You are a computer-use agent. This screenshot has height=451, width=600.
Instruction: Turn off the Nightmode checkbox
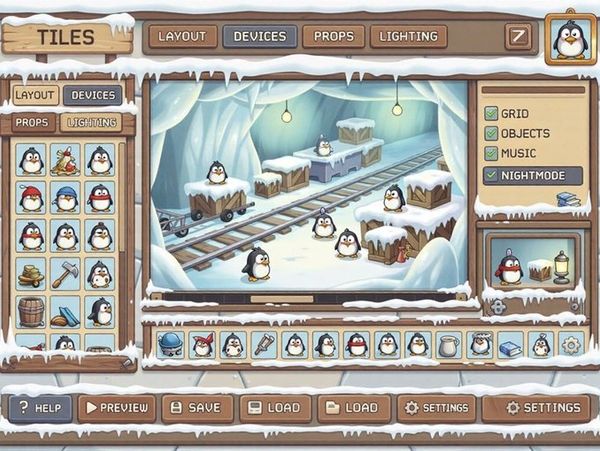tap(491, 175)
